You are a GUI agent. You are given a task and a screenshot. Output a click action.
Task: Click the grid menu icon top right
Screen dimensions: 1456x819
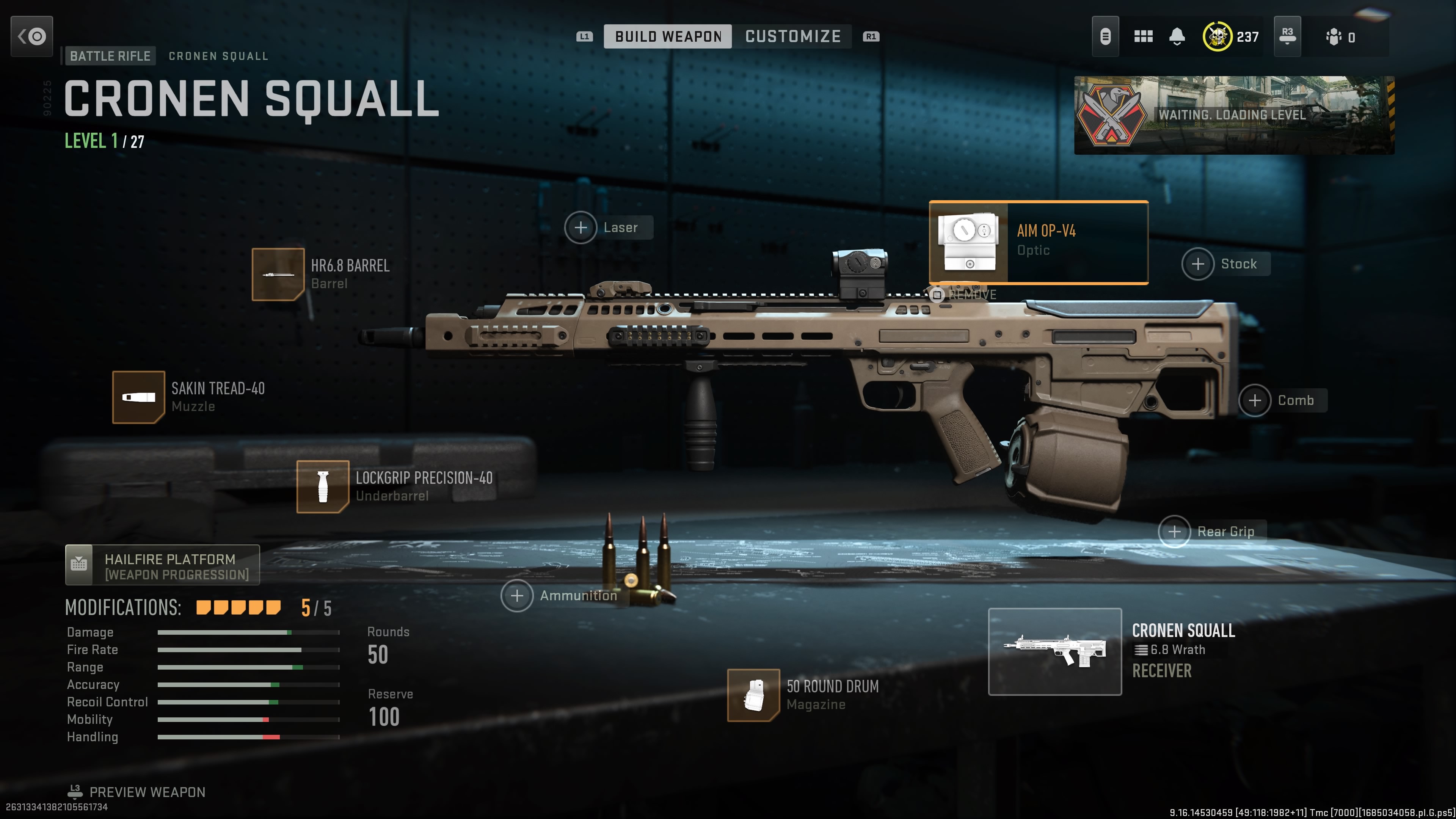(x=1144, y=36)
